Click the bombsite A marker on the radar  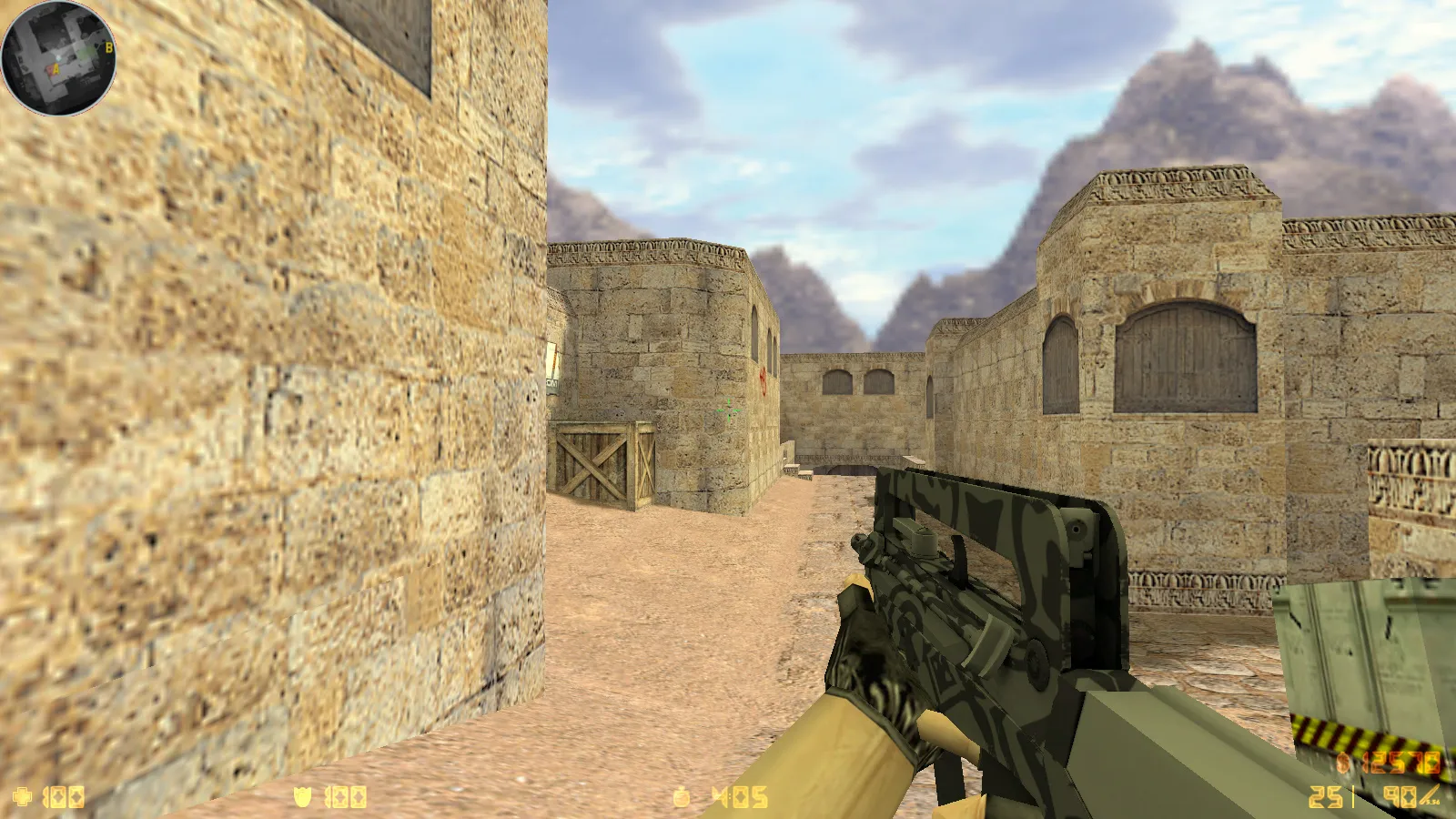pyautogui.click(x=56, y=68)
